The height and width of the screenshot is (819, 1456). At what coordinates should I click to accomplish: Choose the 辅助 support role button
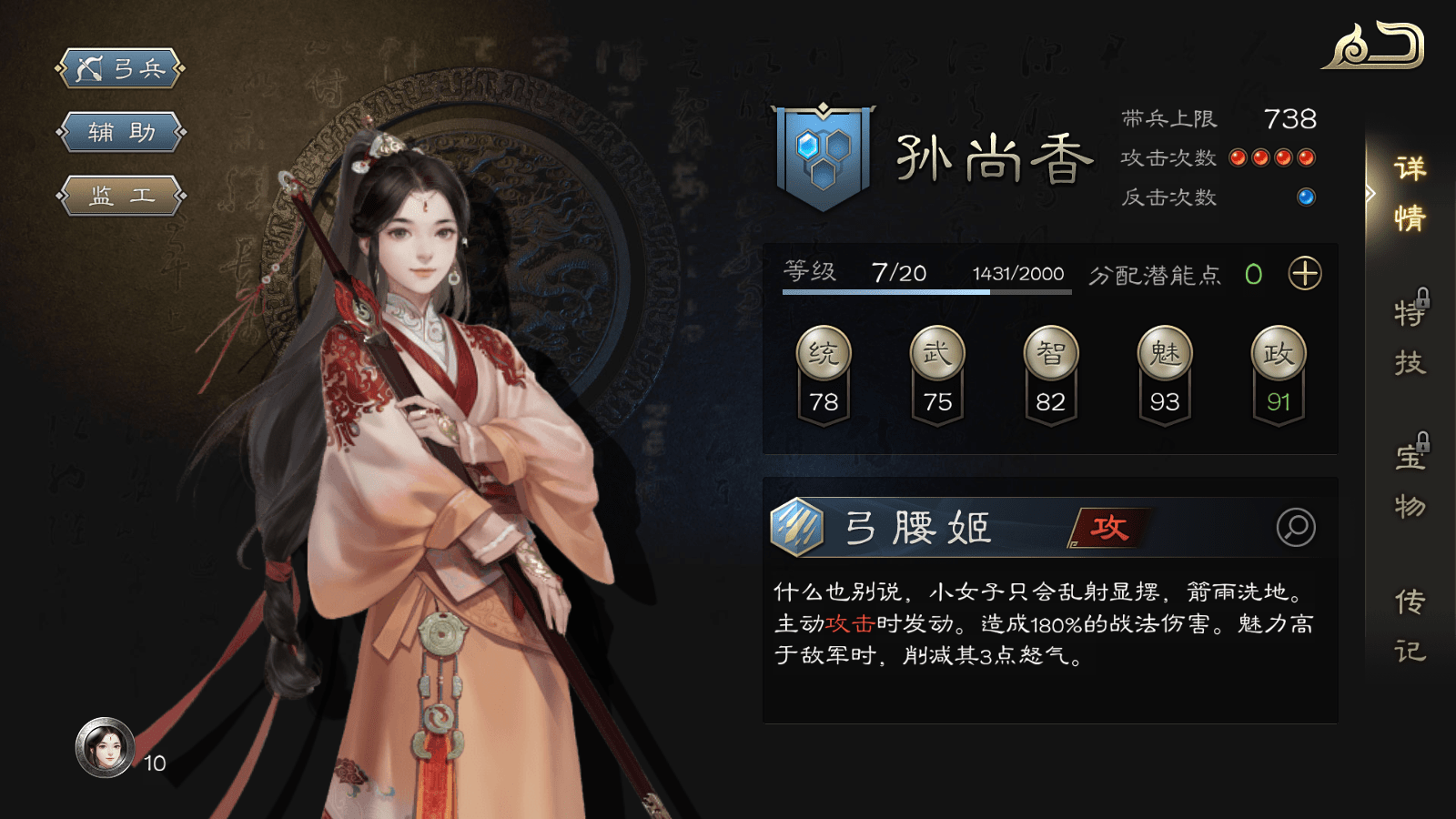pos(121,132)
